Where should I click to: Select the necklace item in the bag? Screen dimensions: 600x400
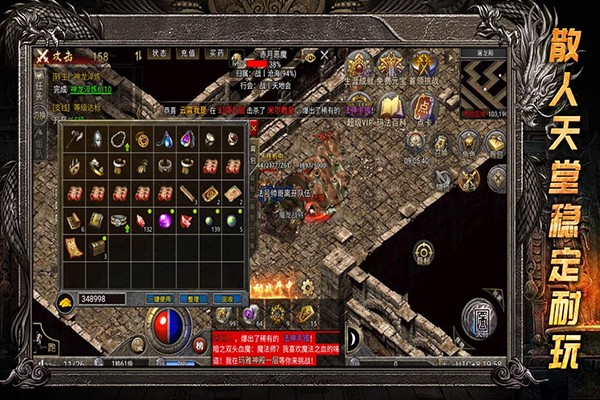click(119, 140)
